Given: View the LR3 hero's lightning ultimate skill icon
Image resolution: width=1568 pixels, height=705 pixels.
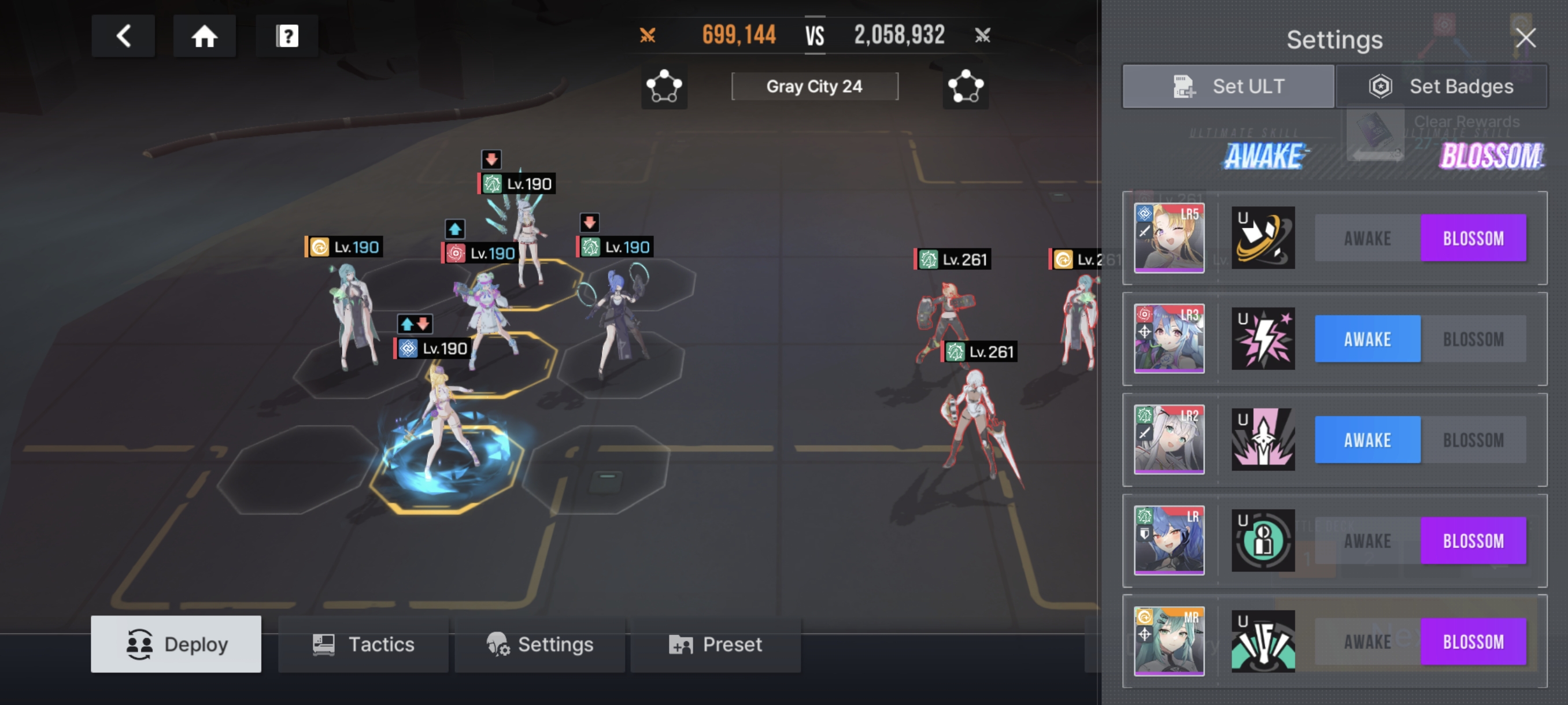Looking at the screenshot, I should pos(1263,339).
